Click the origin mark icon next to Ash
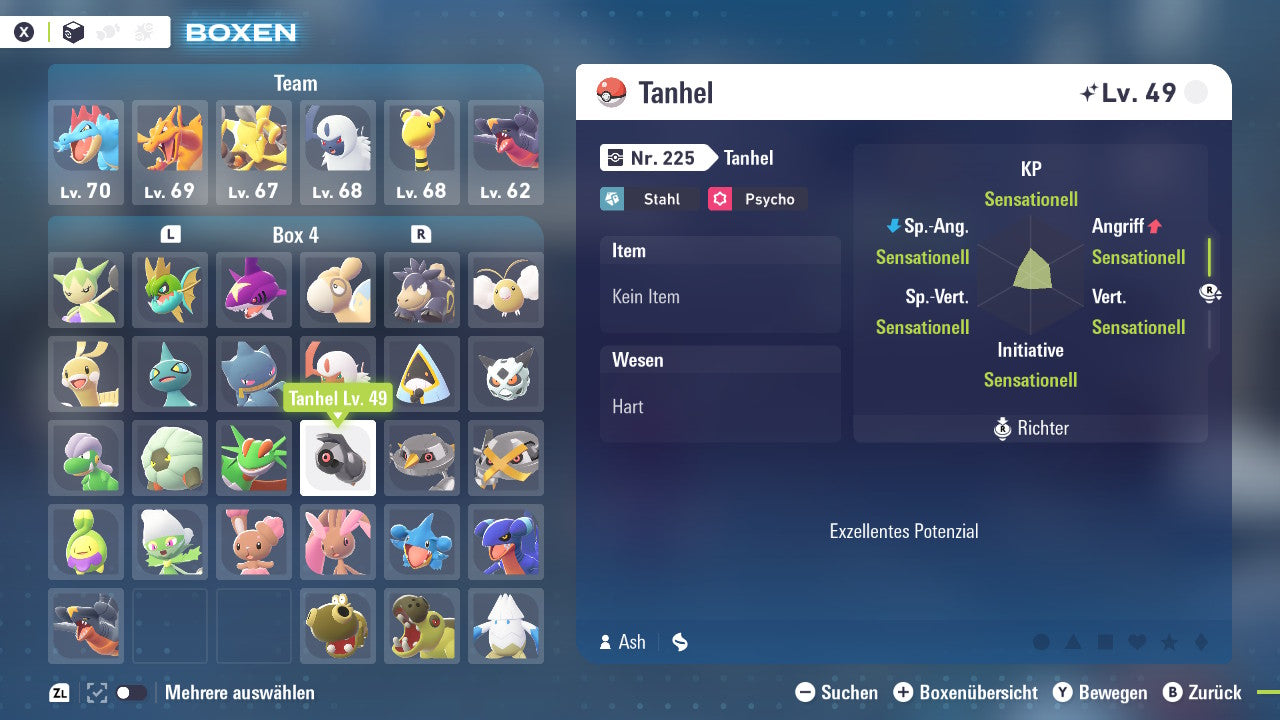Viewport: 1280px width, 720px height. point(681,643)
